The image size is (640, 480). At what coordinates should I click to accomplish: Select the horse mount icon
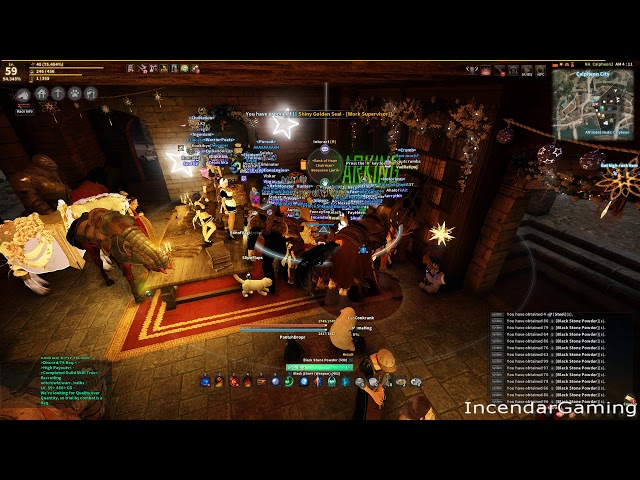(22, 93)
